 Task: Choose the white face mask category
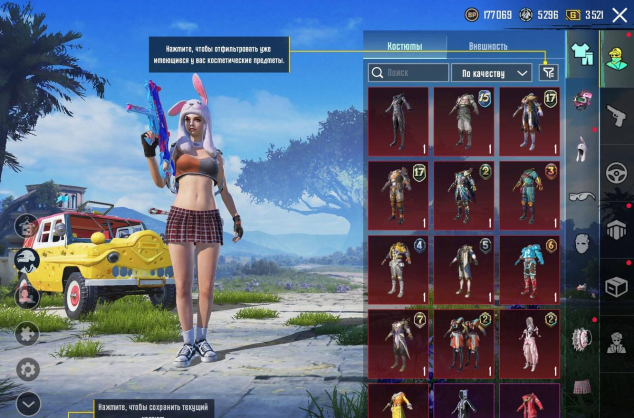(581, 243)
